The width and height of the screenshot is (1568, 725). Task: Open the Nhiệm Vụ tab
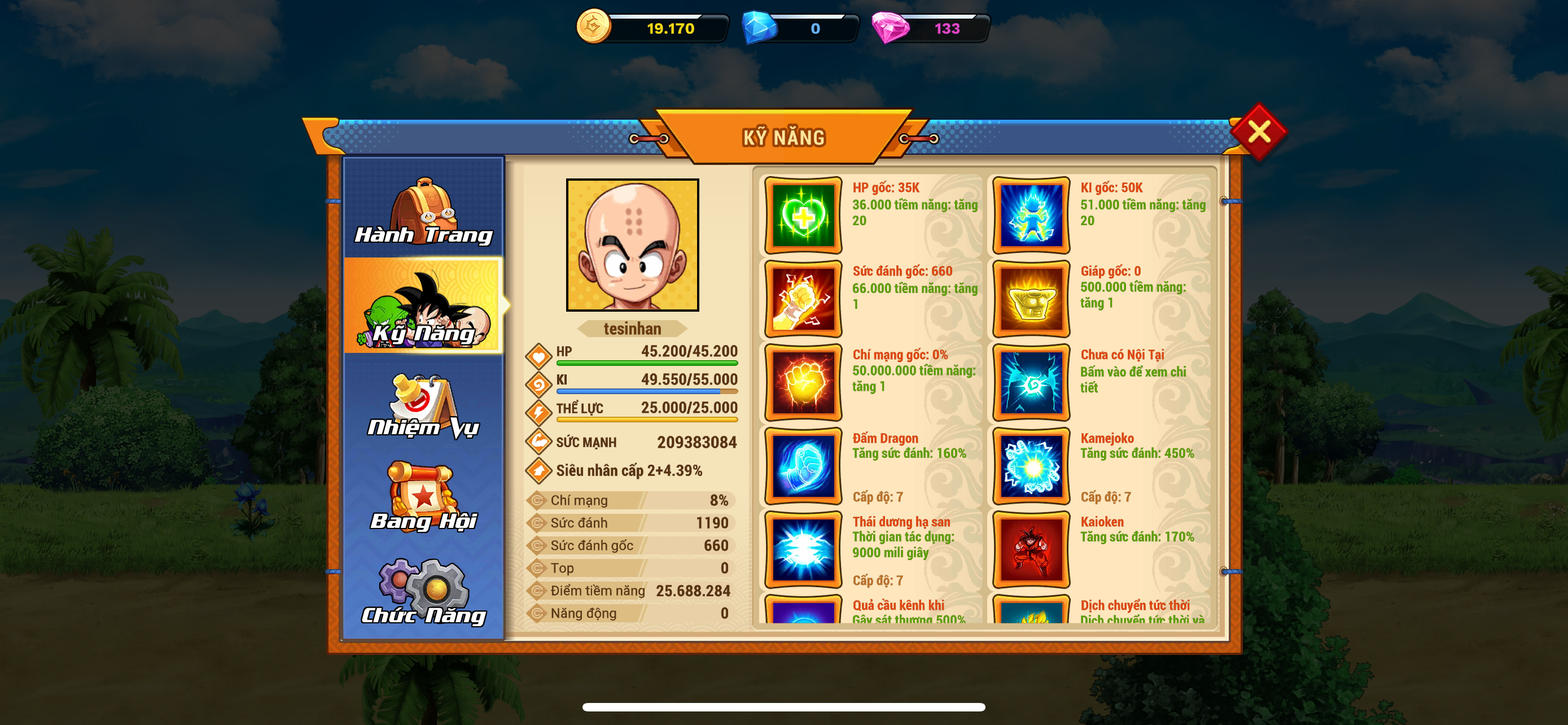(x=424, y=405)
